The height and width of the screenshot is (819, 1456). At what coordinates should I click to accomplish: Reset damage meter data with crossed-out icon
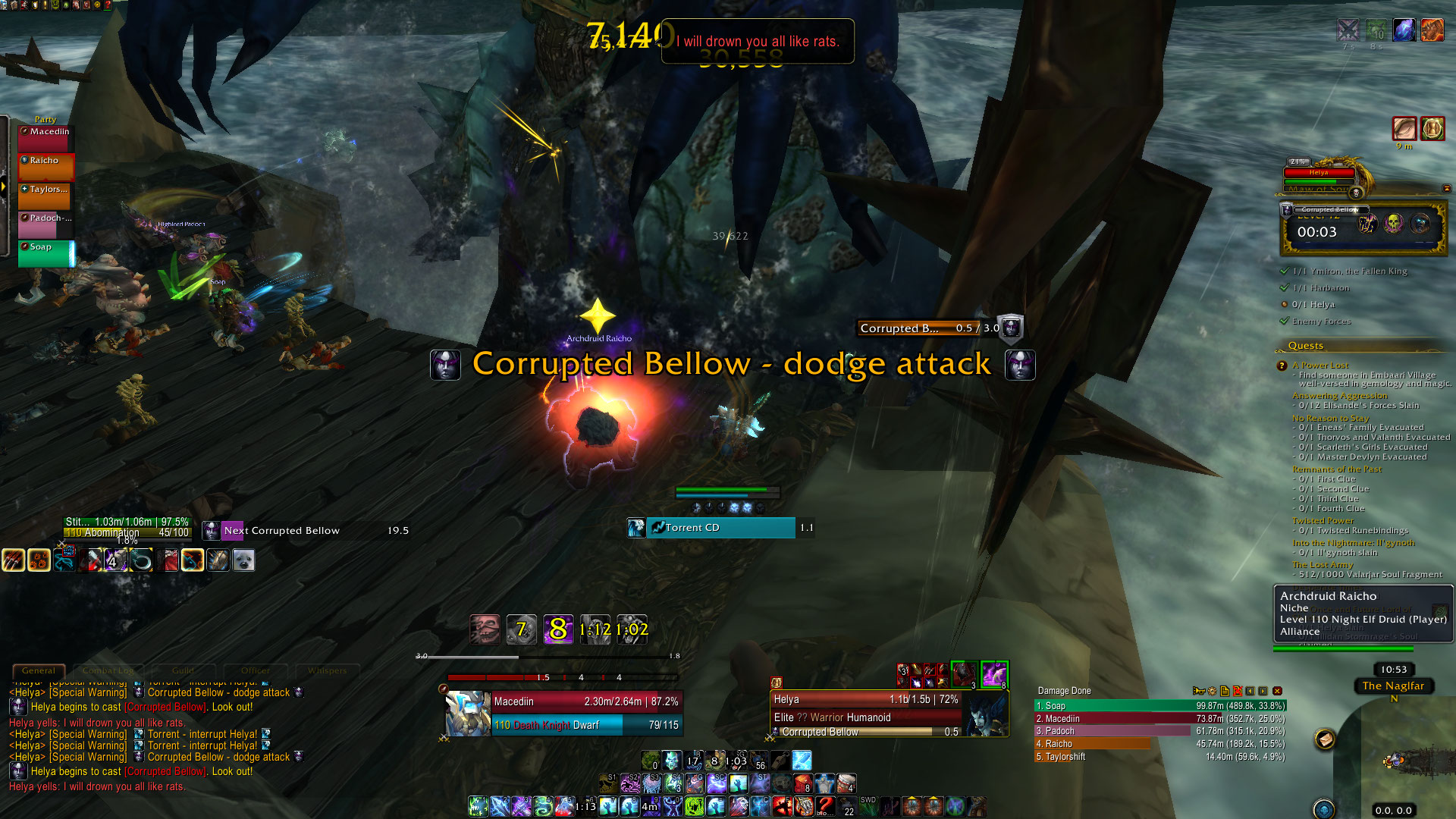click(x=1237, y=691)
